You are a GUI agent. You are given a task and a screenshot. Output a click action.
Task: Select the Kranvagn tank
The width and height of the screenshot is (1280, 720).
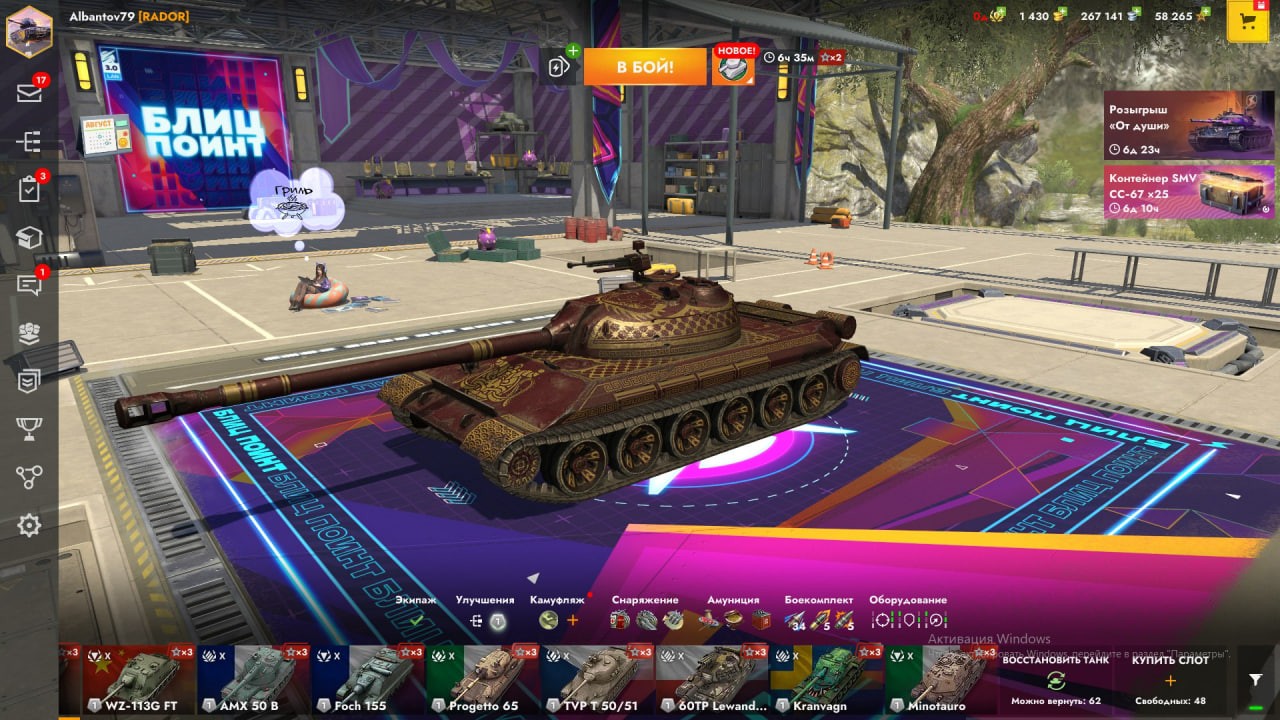827,678
